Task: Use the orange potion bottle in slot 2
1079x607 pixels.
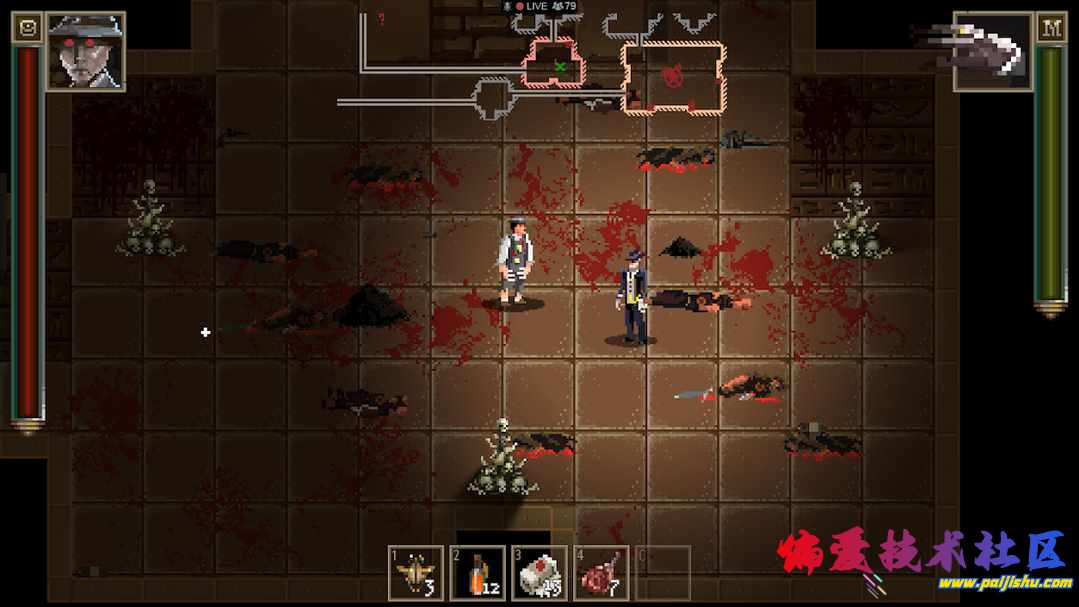Action: click(477, 574)
